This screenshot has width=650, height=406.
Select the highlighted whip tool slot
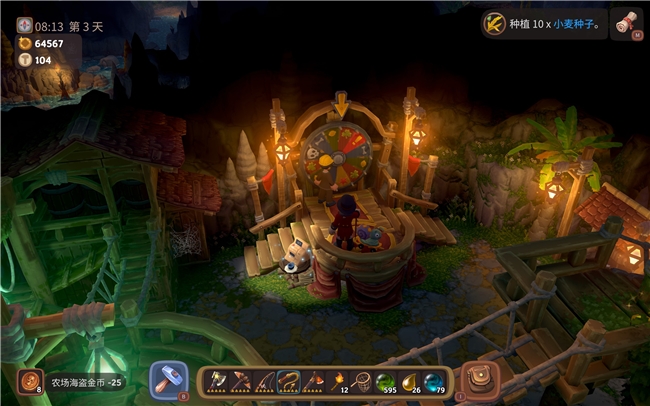click(x=290, y=381)
